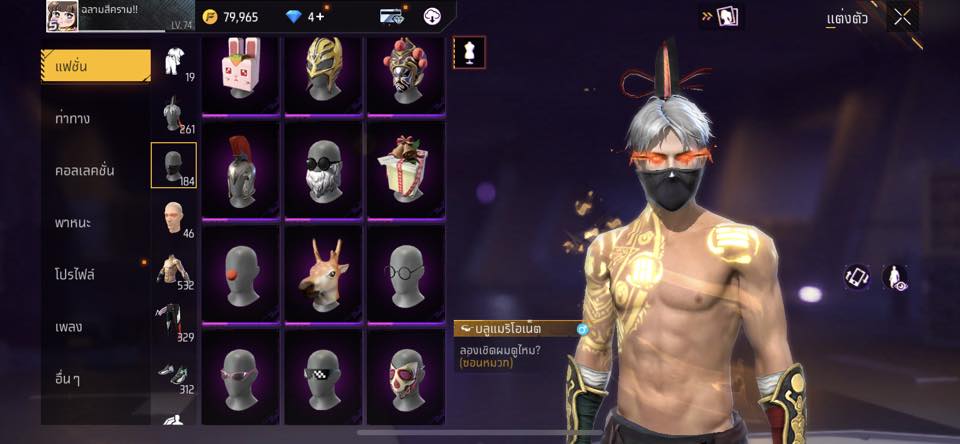Choose the deer head mask
This screenshot has height=444, width=960.
coord(323,272)
